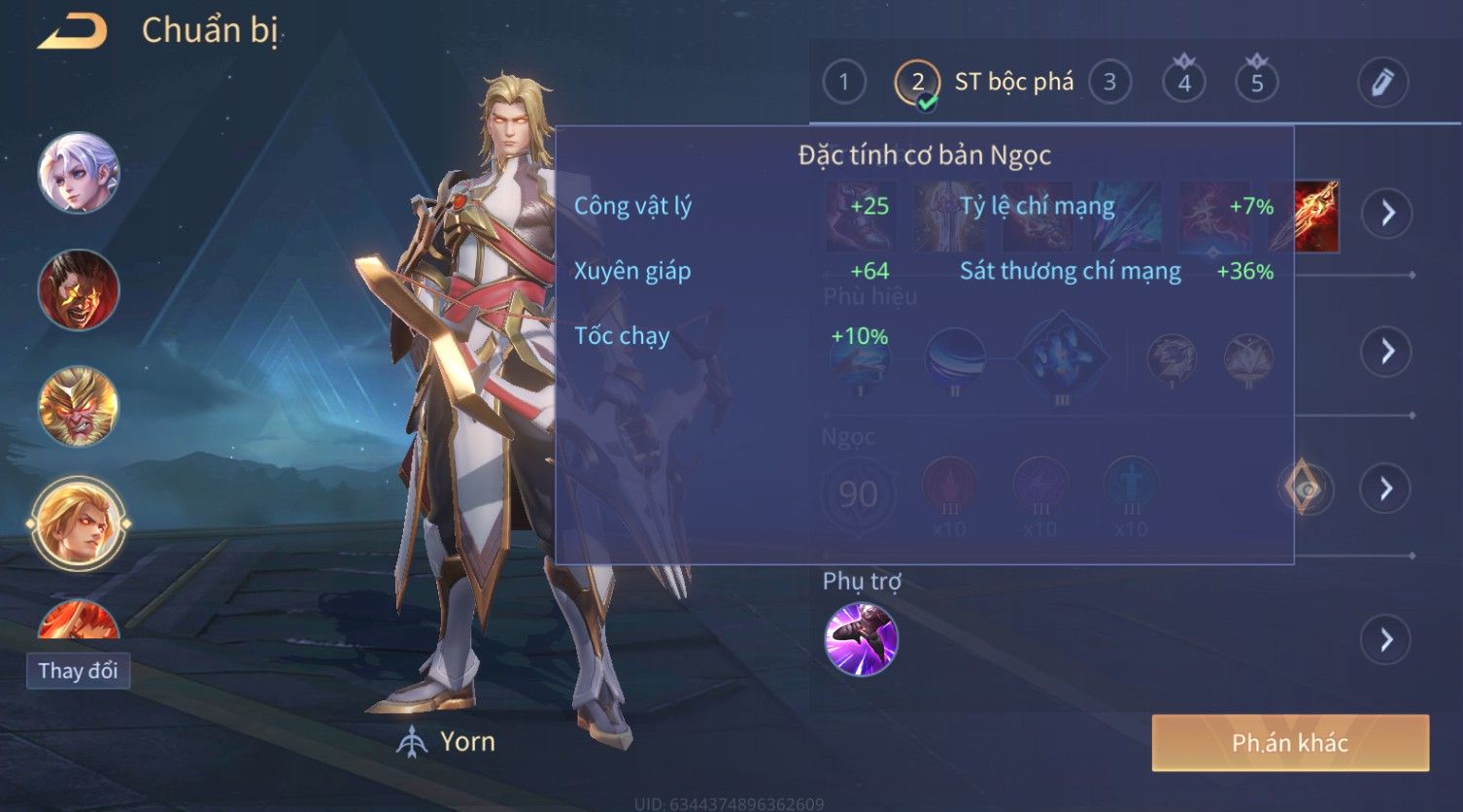Open the equipment build arrow
The width and height of the screenshot is (1463, 812).
pos(1387,213)
